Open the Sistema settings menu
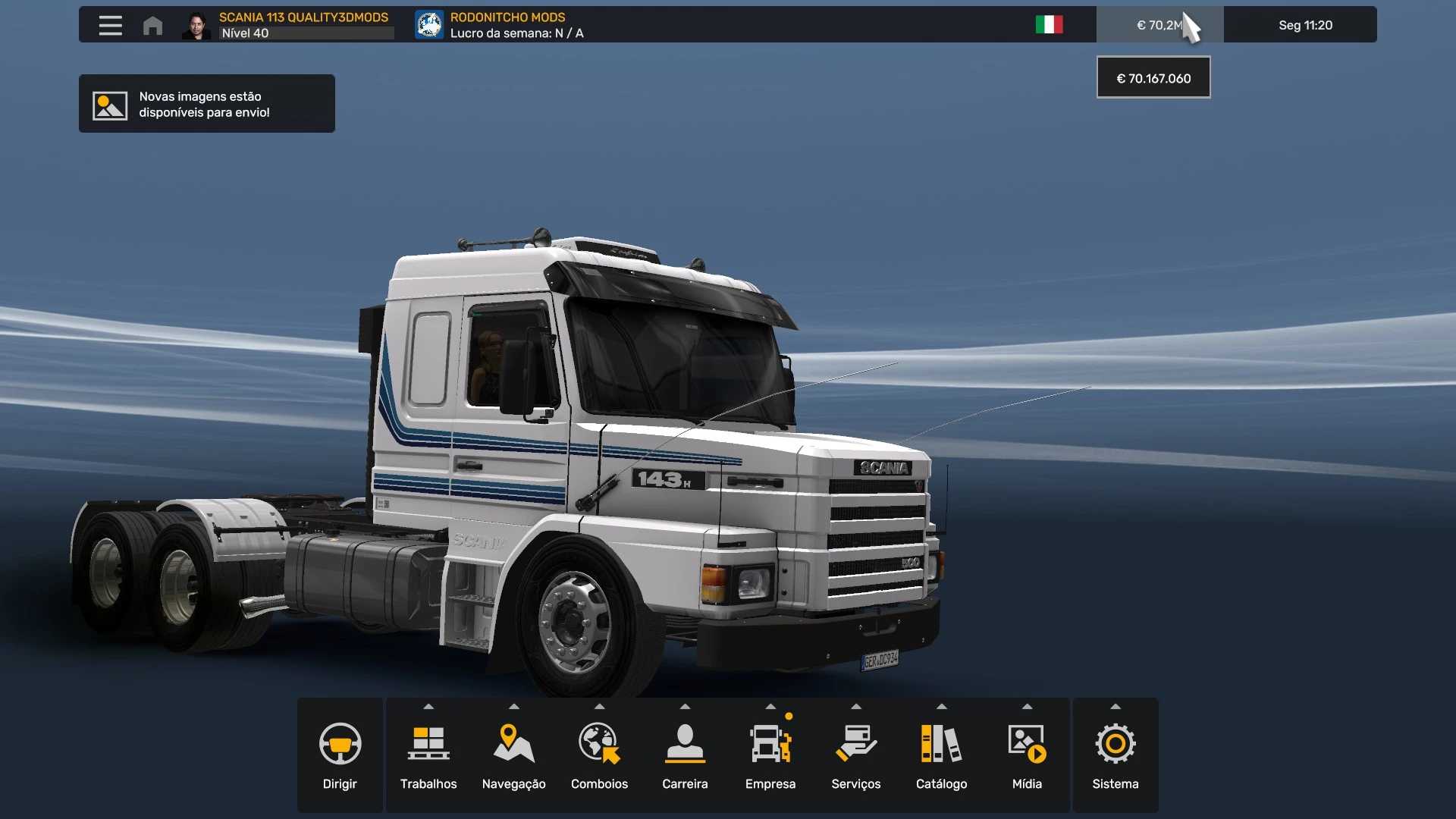This screenshot has height=819, width=1456. pyautogui.click(x=1115, y=756)
